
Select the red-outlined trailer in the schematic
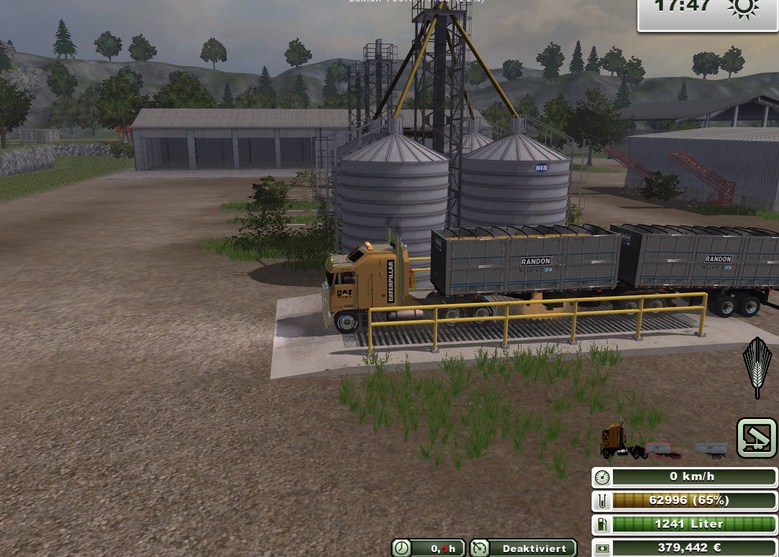[x=662, y=451]
